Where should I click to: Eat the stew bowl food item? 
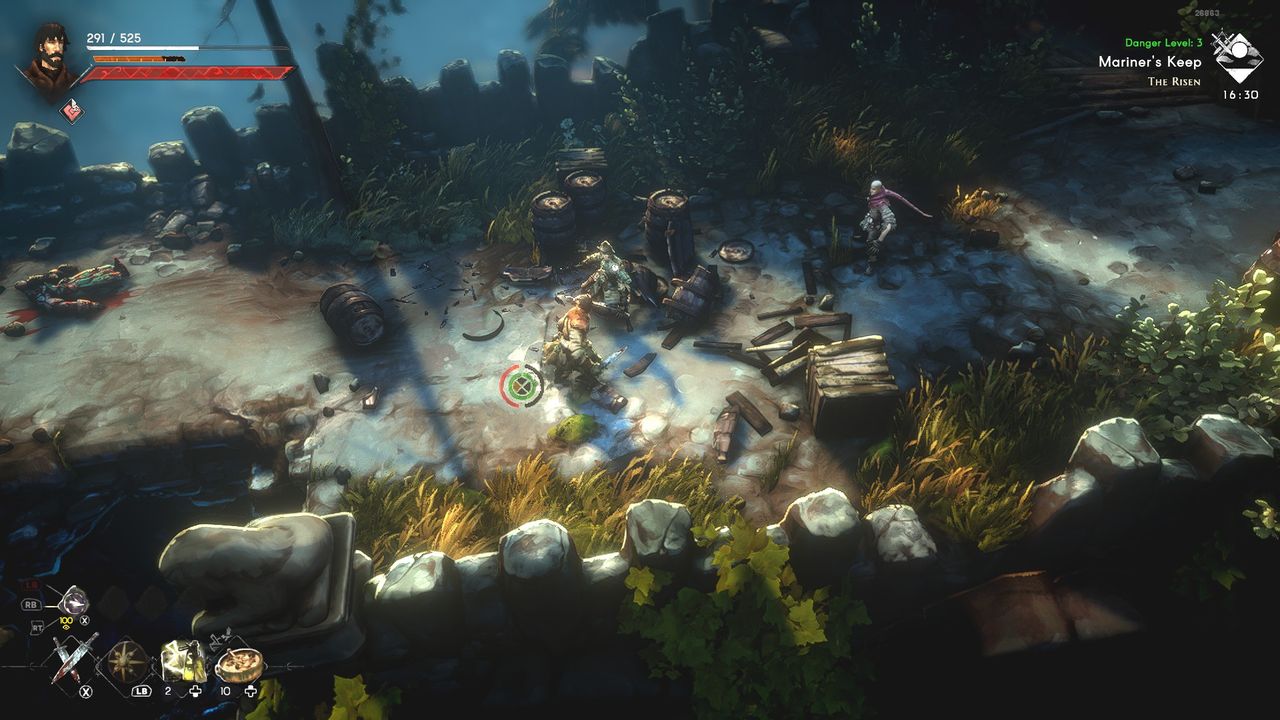click(x=238, y=663)
